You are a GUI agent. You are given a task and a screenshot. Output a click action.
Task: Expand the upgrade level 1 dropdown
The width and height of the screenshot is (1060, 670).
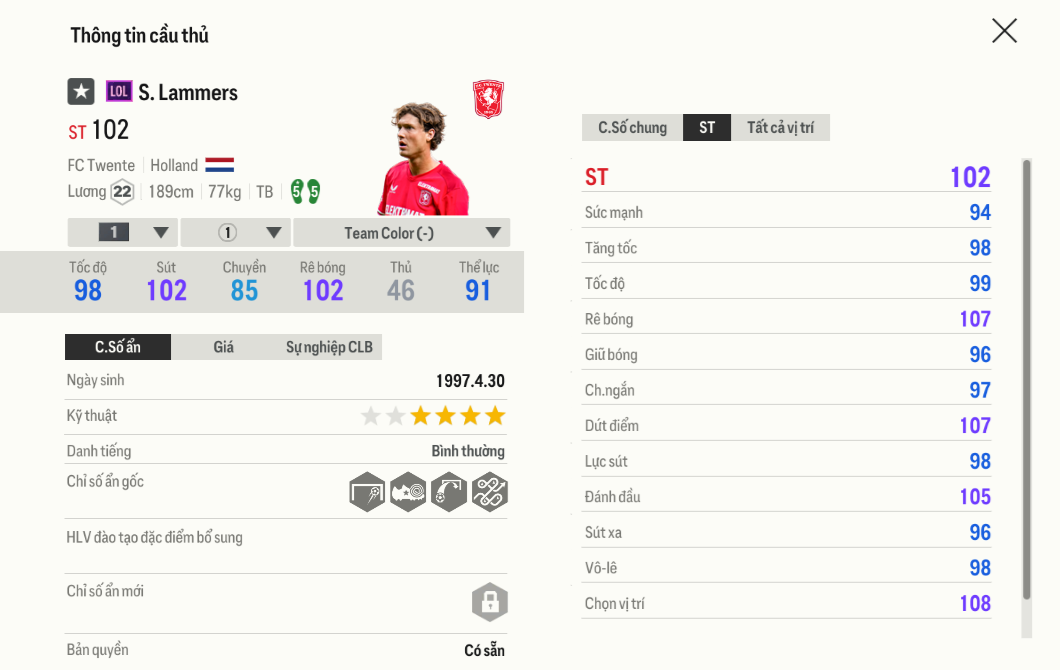coord(123,233)
